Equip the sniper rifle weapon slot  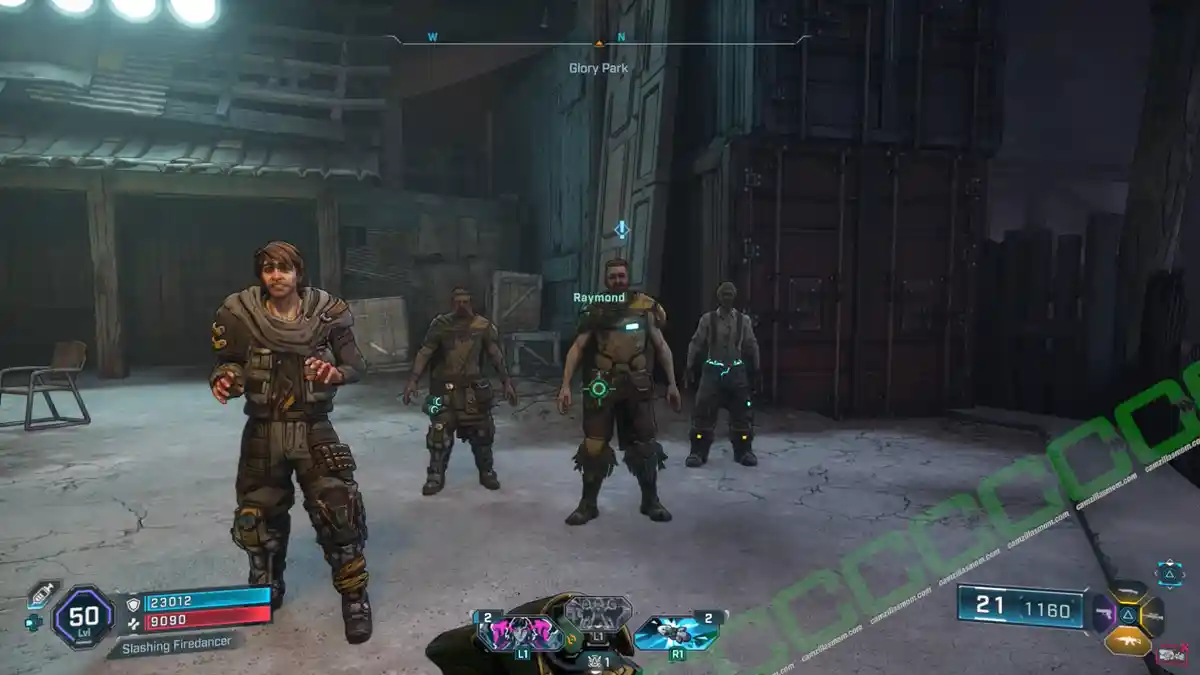point(1152,615)
